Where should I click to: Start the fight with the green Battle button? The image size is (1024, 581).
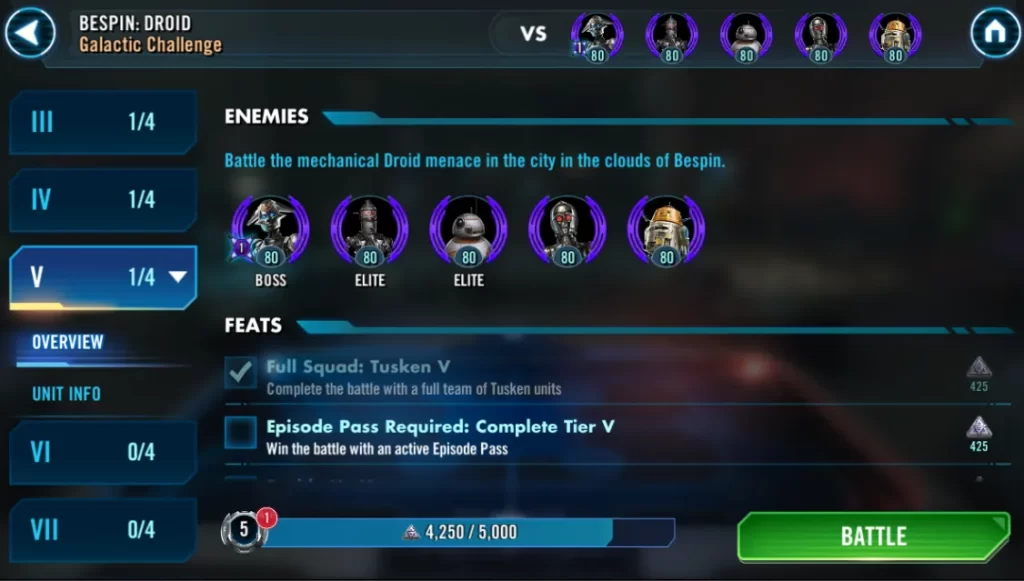(873, 536)
